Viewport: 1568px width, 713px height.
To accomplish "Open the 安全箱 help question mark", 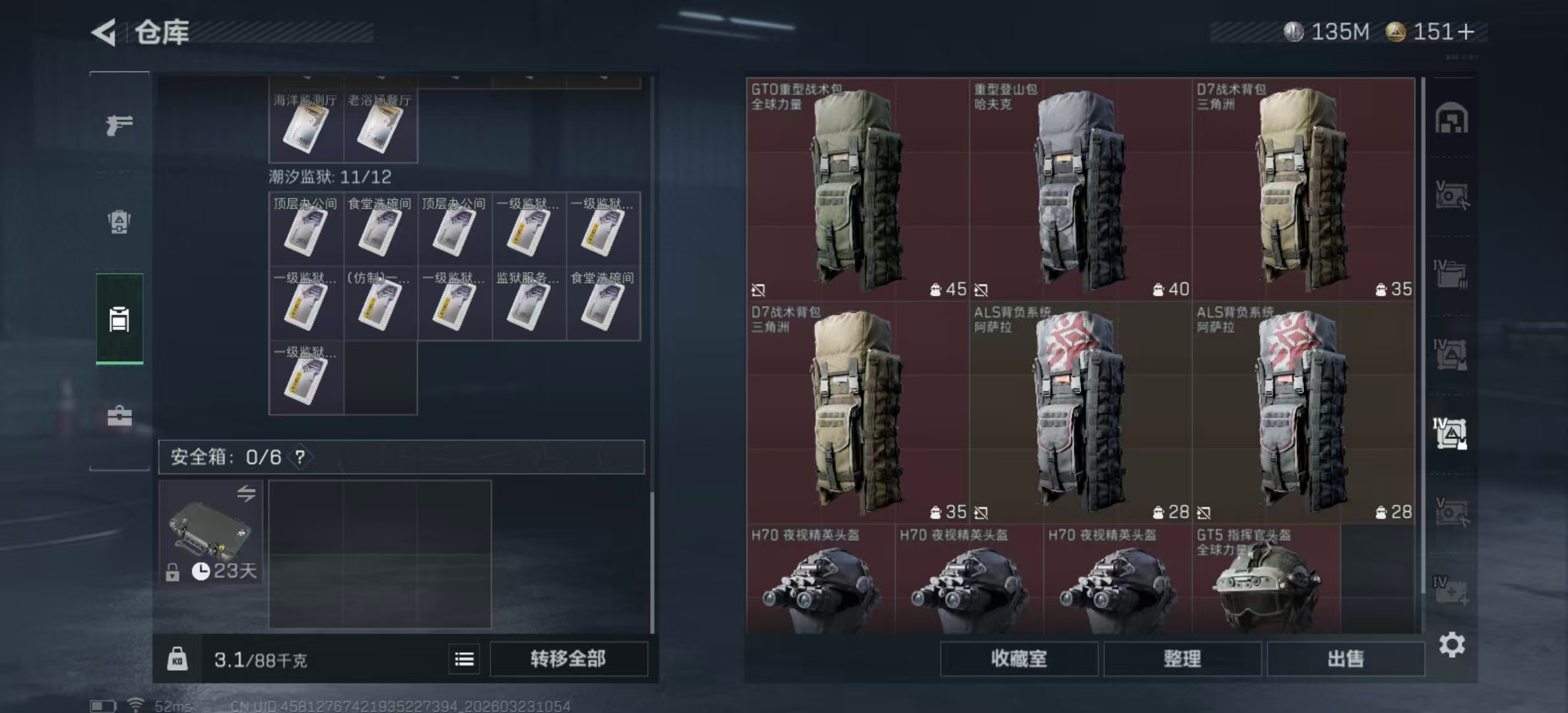I will (x=300, y=457).
